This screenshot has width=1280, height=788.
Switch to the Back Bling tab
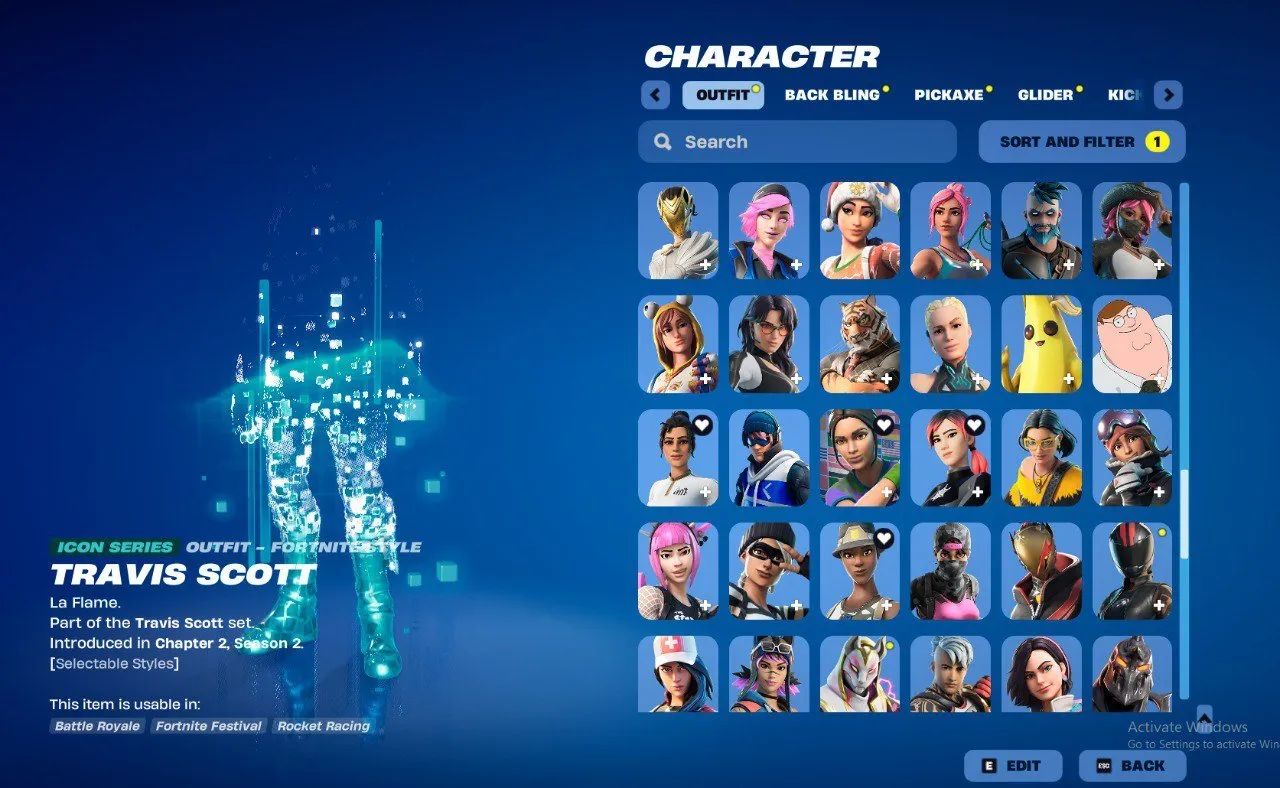point(832,95)
